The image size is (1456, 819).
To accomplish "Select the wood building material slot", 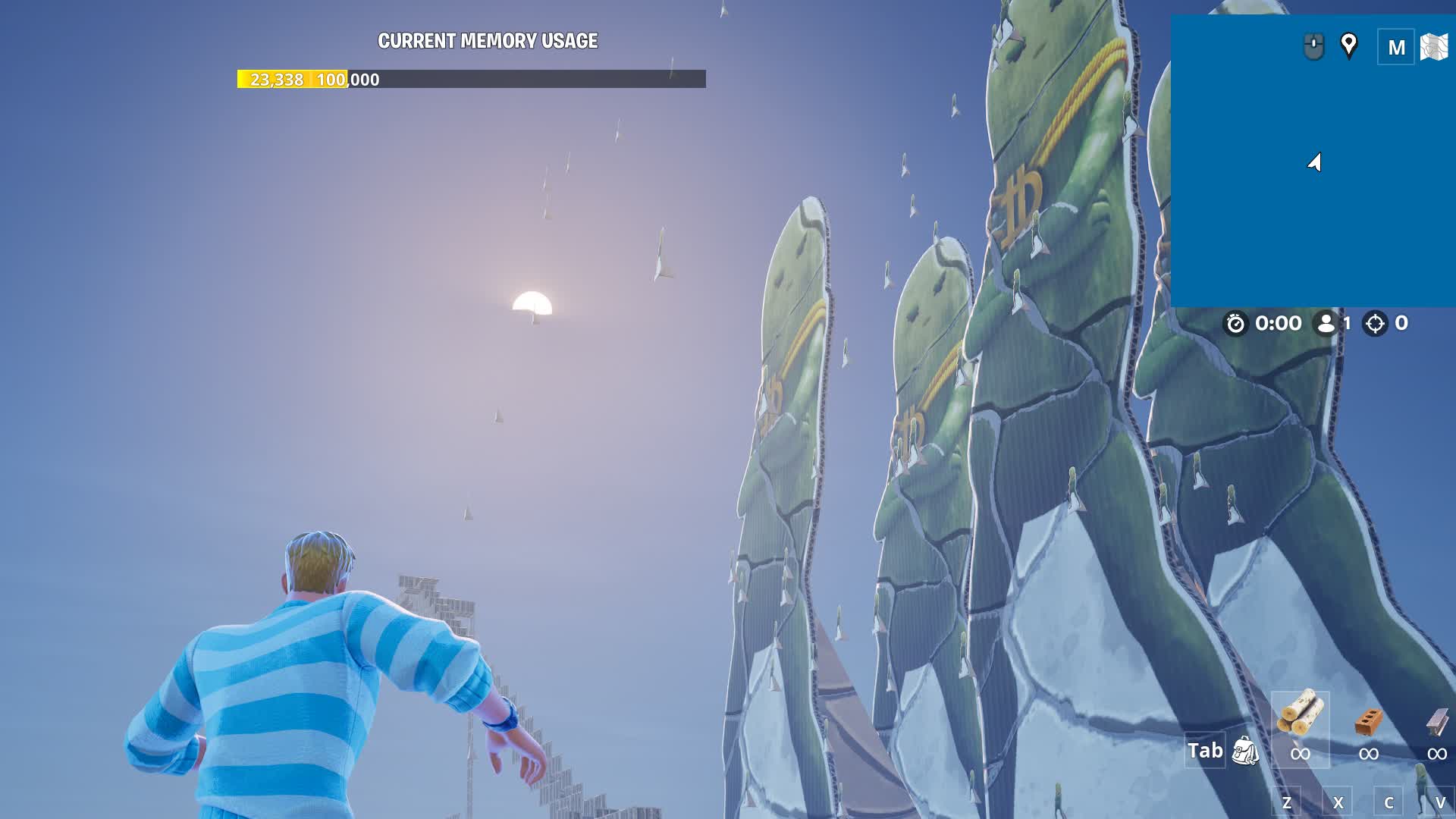I will point(1300,728).
